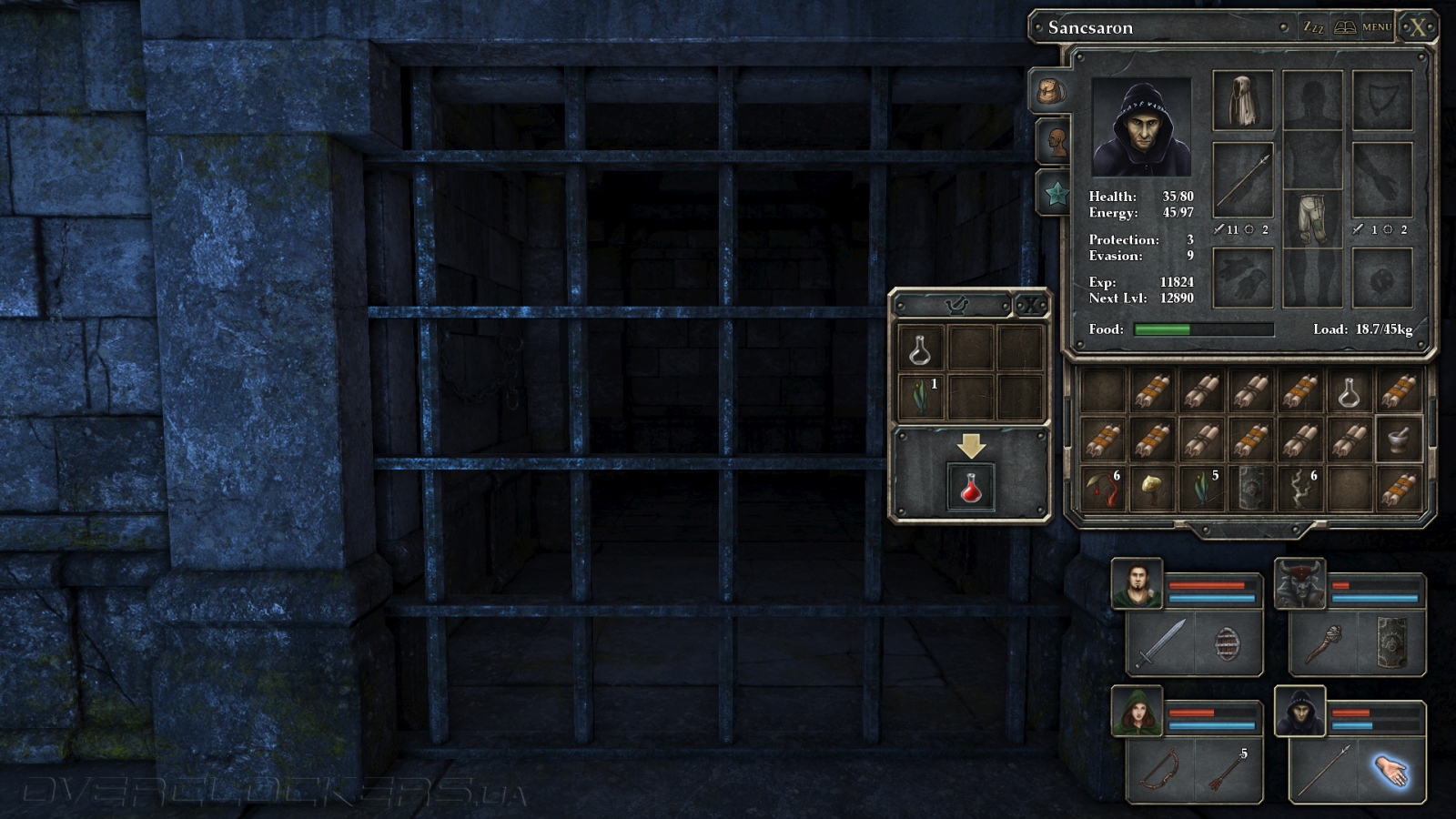Fire the hooded woman's bow
The height and width of the screenshot is (819, 1456).
1160,770
